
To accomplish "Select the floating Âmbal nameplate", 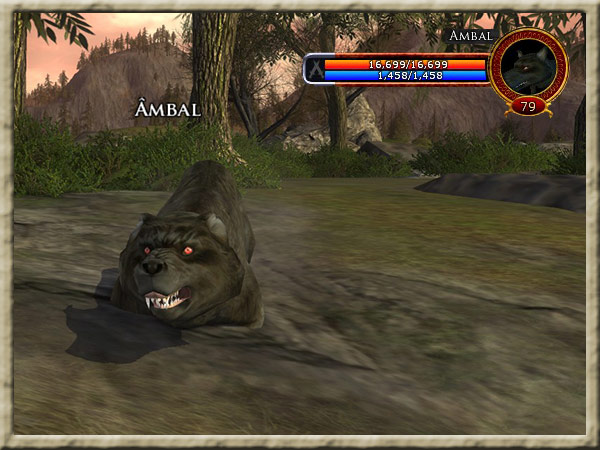I will coord(167,110).
